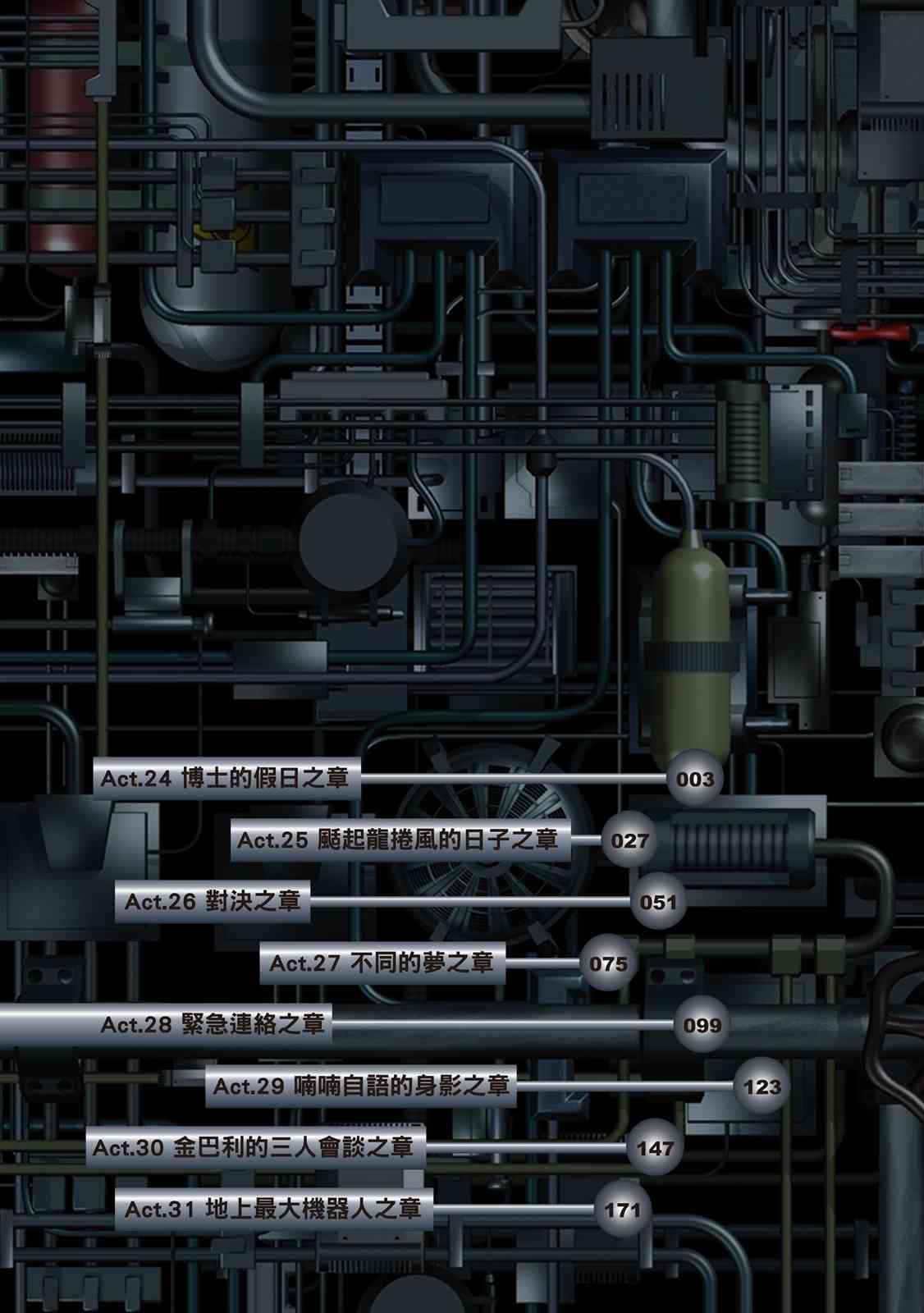The image size is (924, 1313).
Task: Select Act.27 不同的夢之章
Action: 382,963
